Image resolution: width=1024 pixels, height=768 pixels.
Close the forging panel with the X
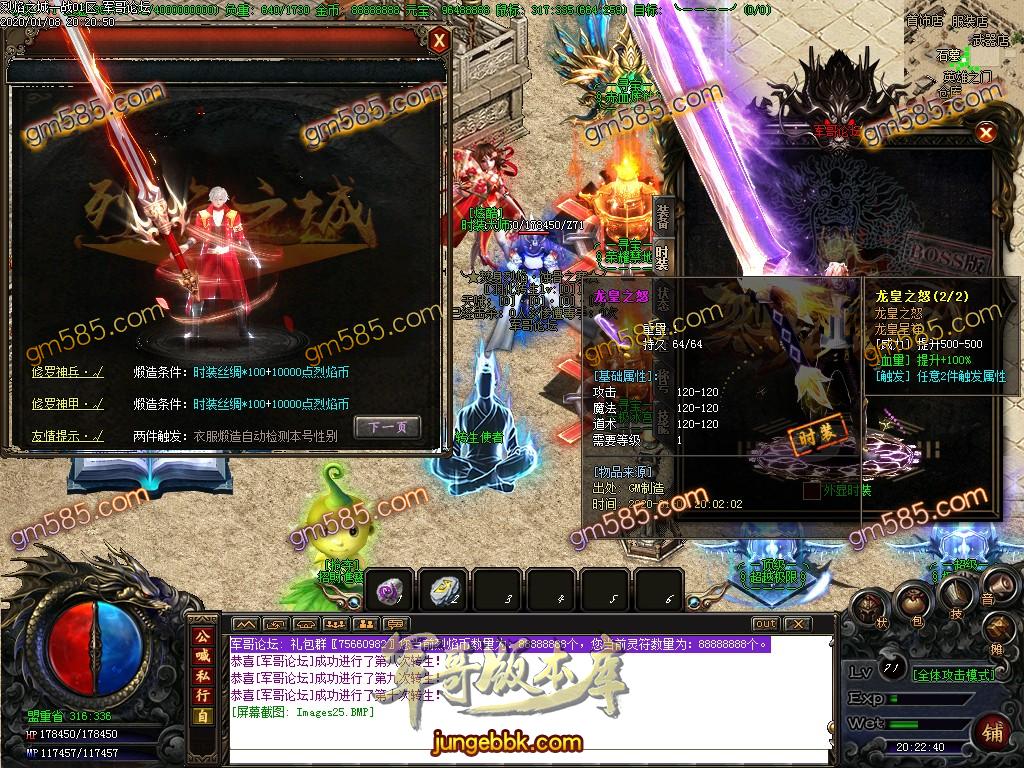point(439,41)
